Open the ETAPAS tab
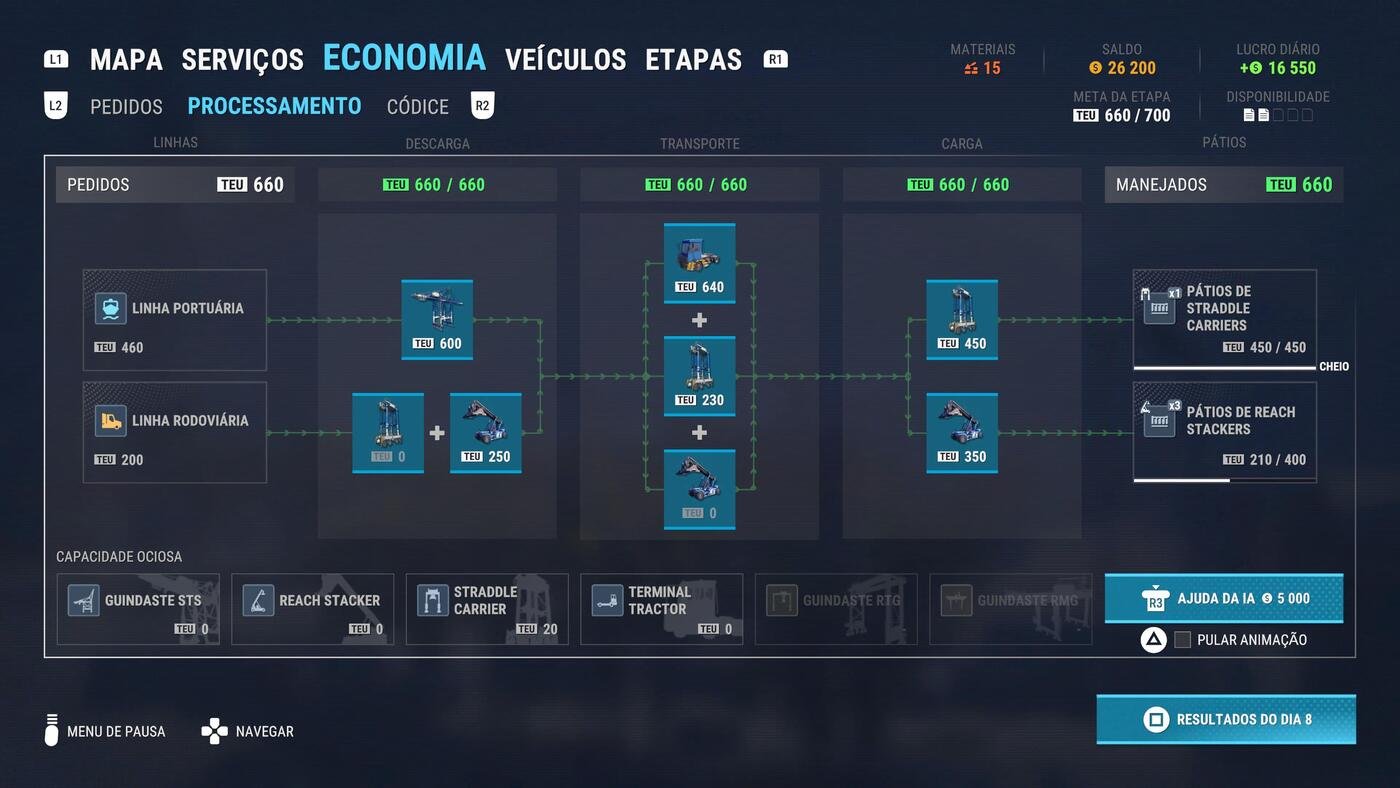The width and height of the screenshot is (1400, 788). 693,60
